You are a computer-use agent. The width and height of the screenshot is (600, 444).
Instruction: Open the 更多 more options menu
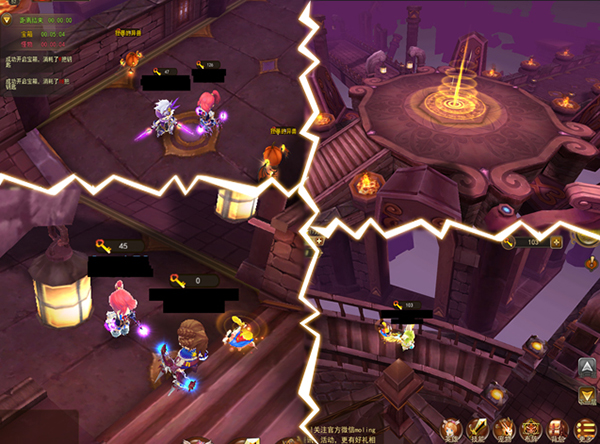587,431
